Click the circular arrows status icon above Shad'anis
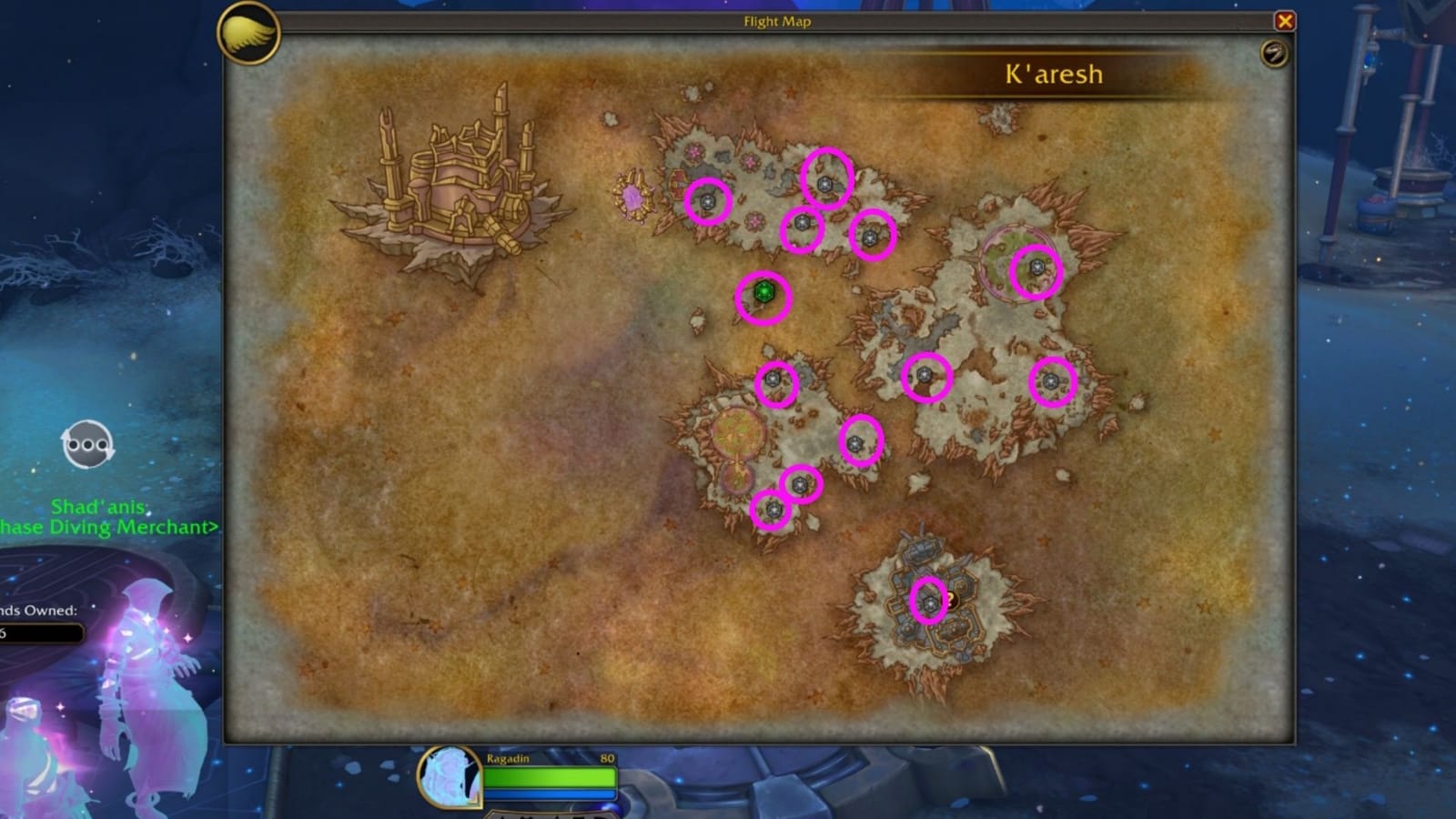Viewport: 1456px width, 819px height. pyautogui.click(x=86, y=443)
